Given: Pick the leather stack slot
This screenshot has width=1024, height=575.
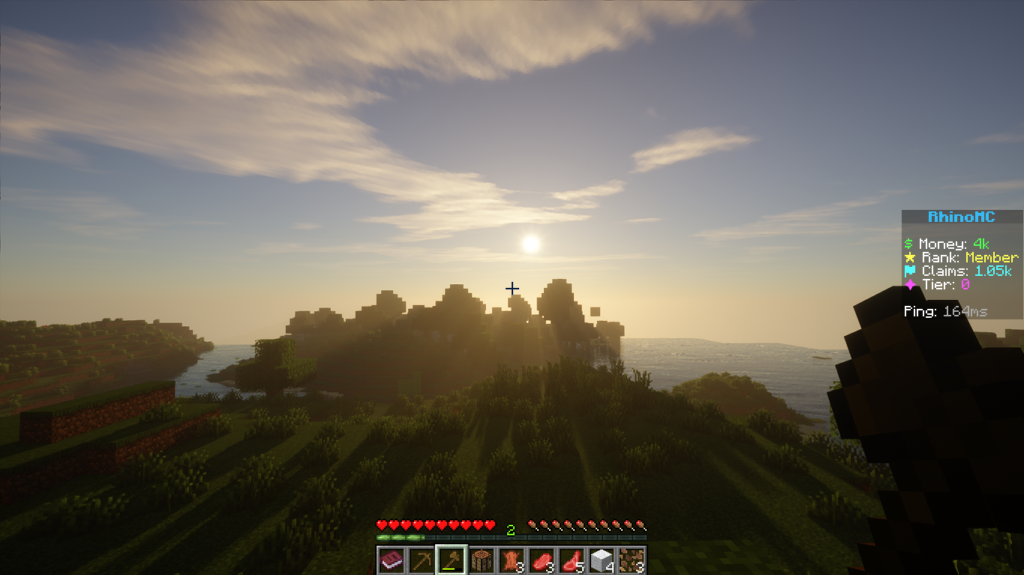Looking at the screenshot, I should click(511, 560).
